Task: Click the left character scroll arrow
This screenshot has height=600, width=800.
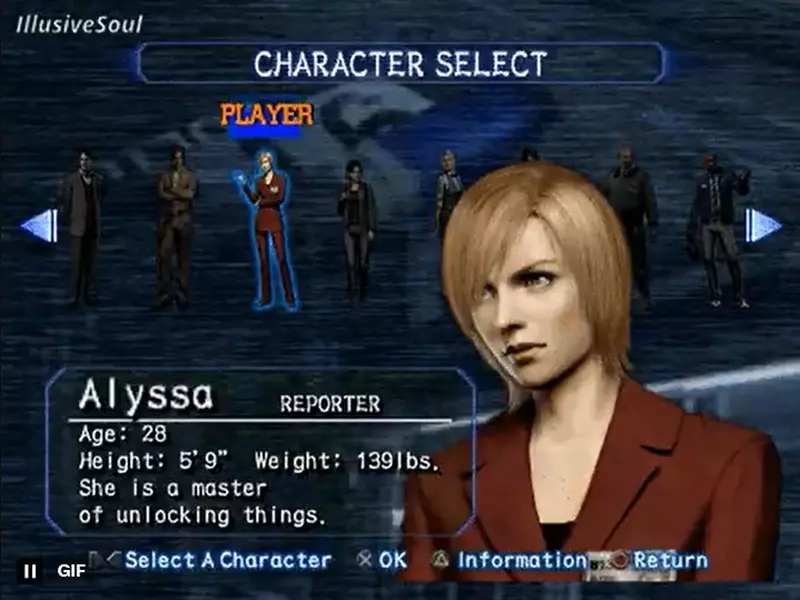Action: [40, 225]
